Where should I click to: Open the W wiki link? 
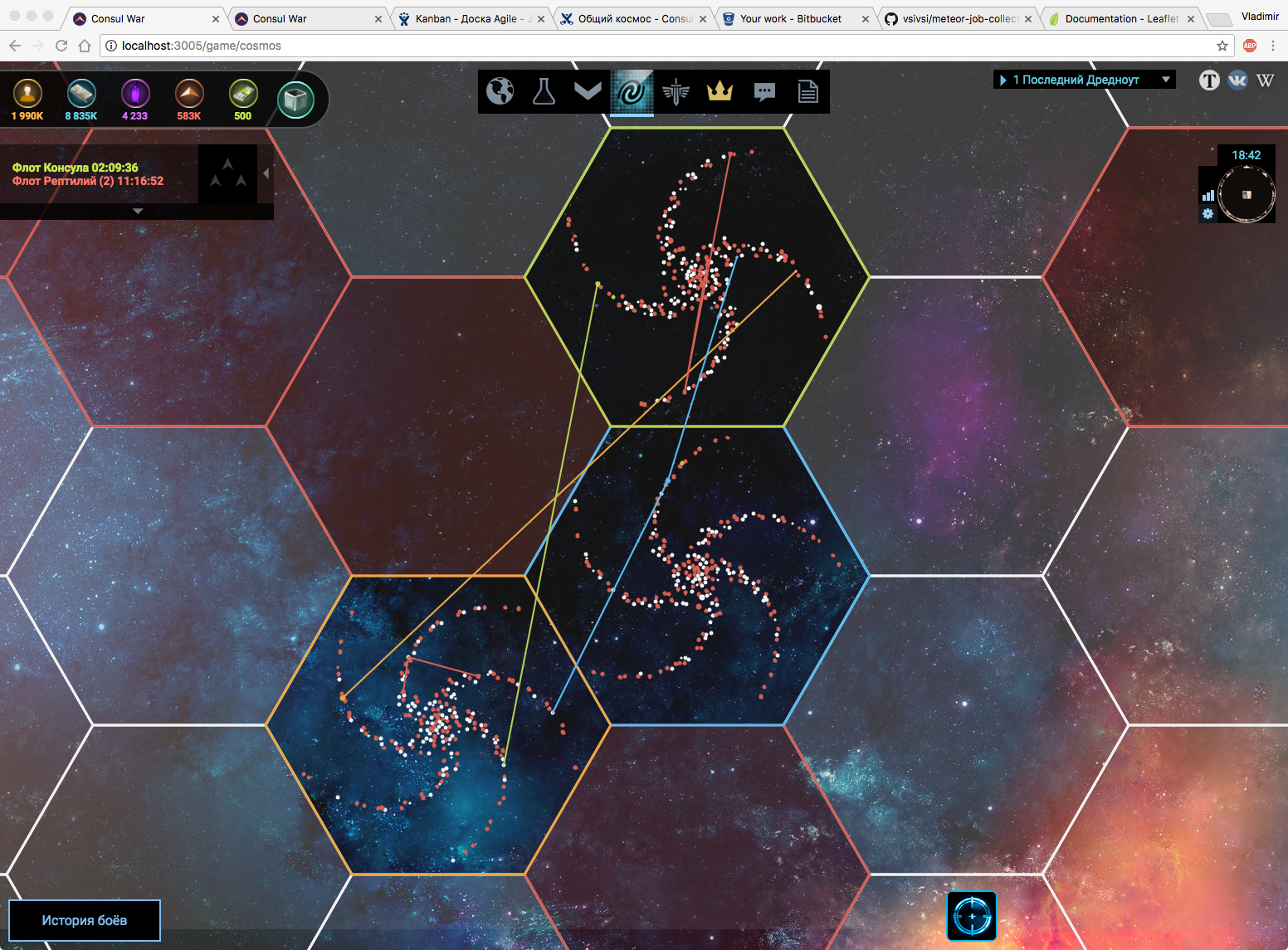[1265, 80]
